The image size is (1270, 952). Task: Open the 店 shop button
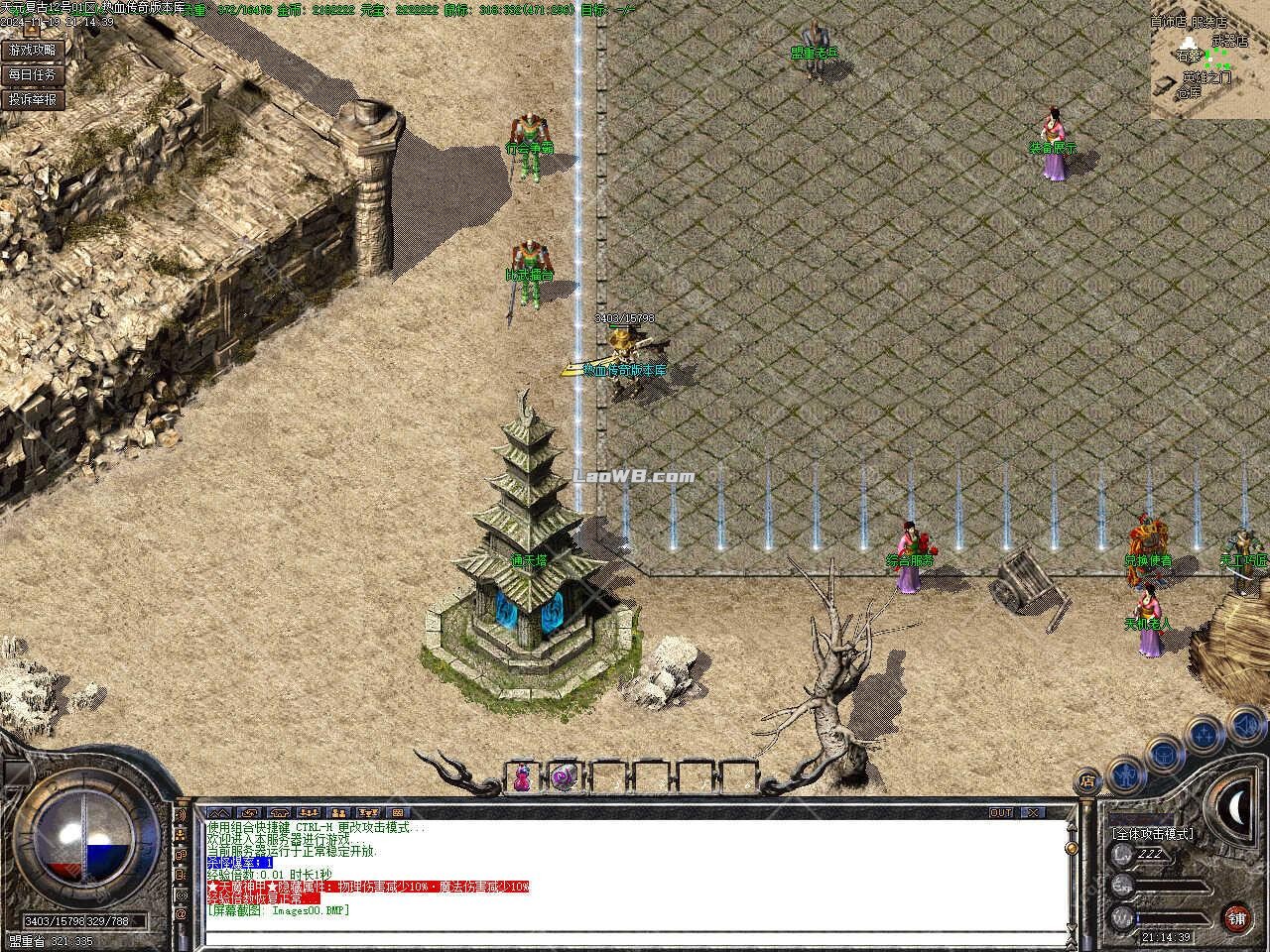coord(1087,780)
